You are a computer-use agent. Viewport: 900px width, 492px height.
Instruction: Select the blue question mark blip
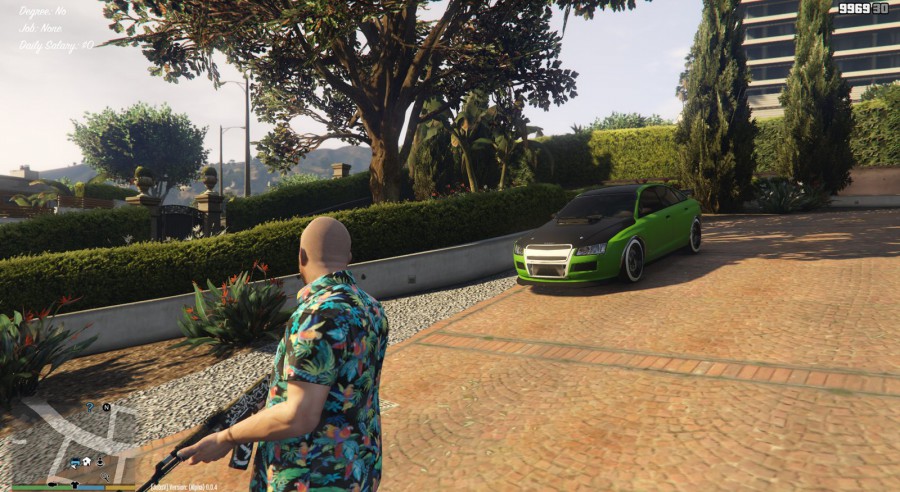pos(89,407)
